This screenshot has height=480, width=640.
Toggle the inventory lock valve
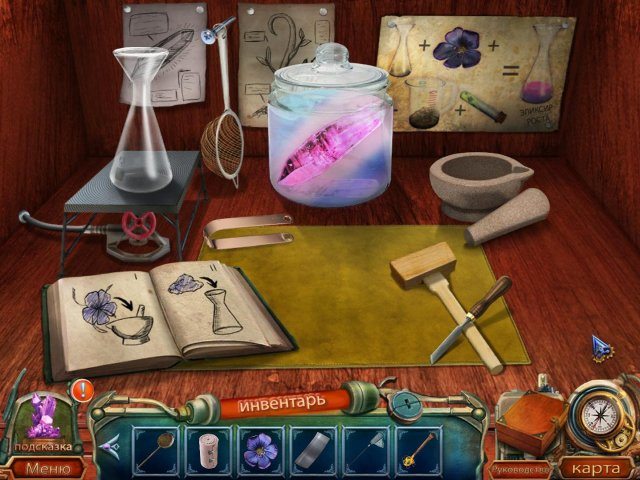(x=405, y=403)
